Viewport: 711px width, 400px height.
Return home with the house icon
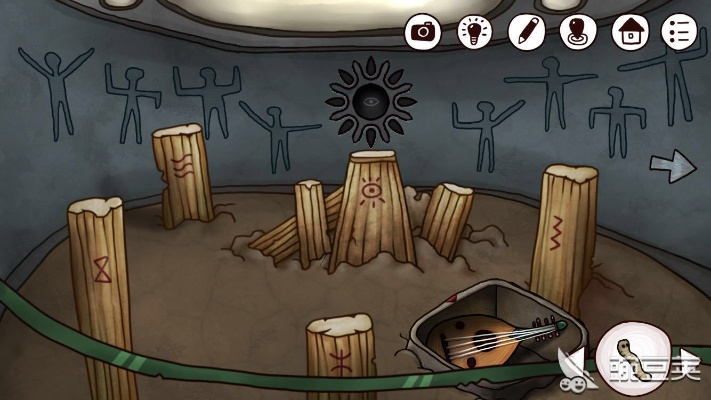628,31
